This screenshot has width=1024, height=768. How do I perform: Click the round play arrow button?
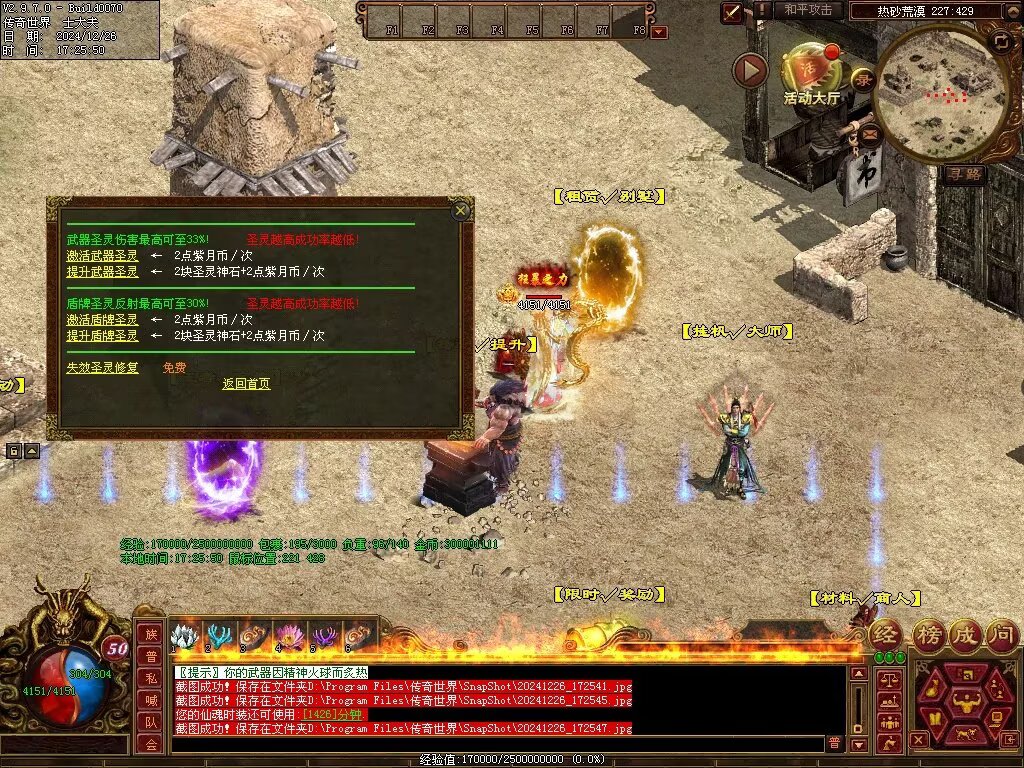coord(750,70)
